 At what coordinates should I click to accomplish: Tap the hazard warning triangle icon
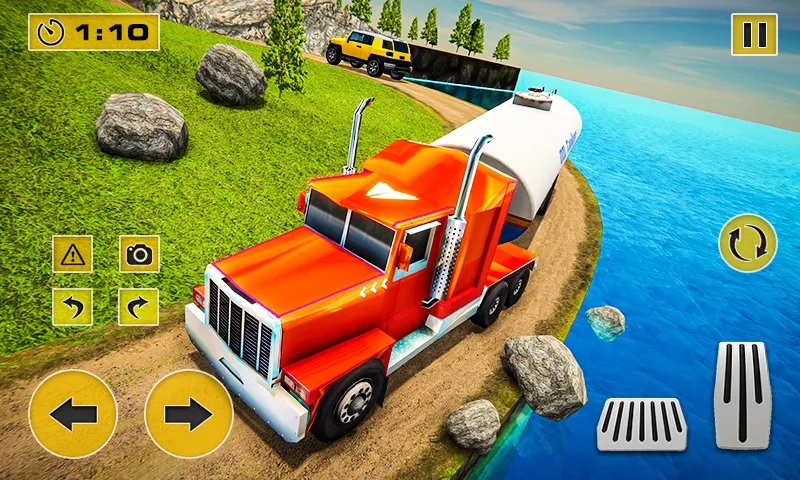72,254
